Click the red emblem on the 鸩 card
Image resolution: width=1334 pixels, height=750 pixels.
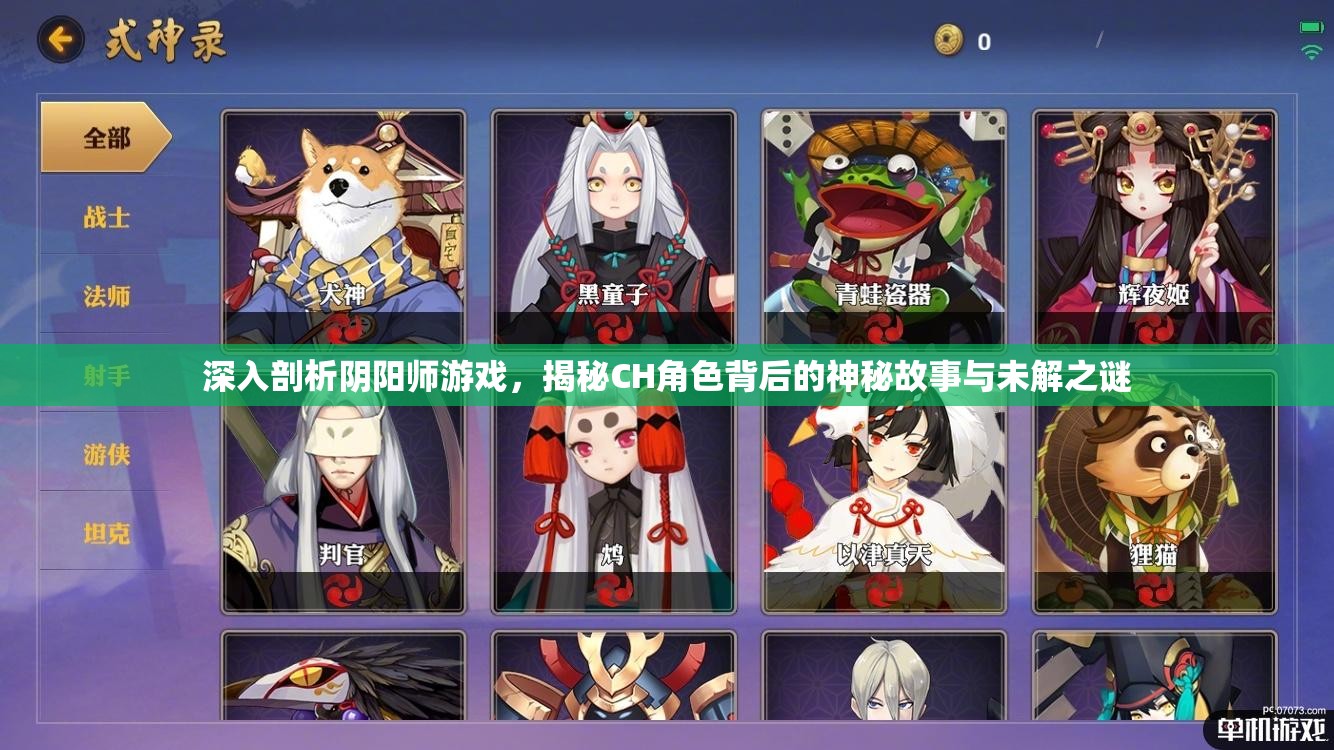point(611,591)
